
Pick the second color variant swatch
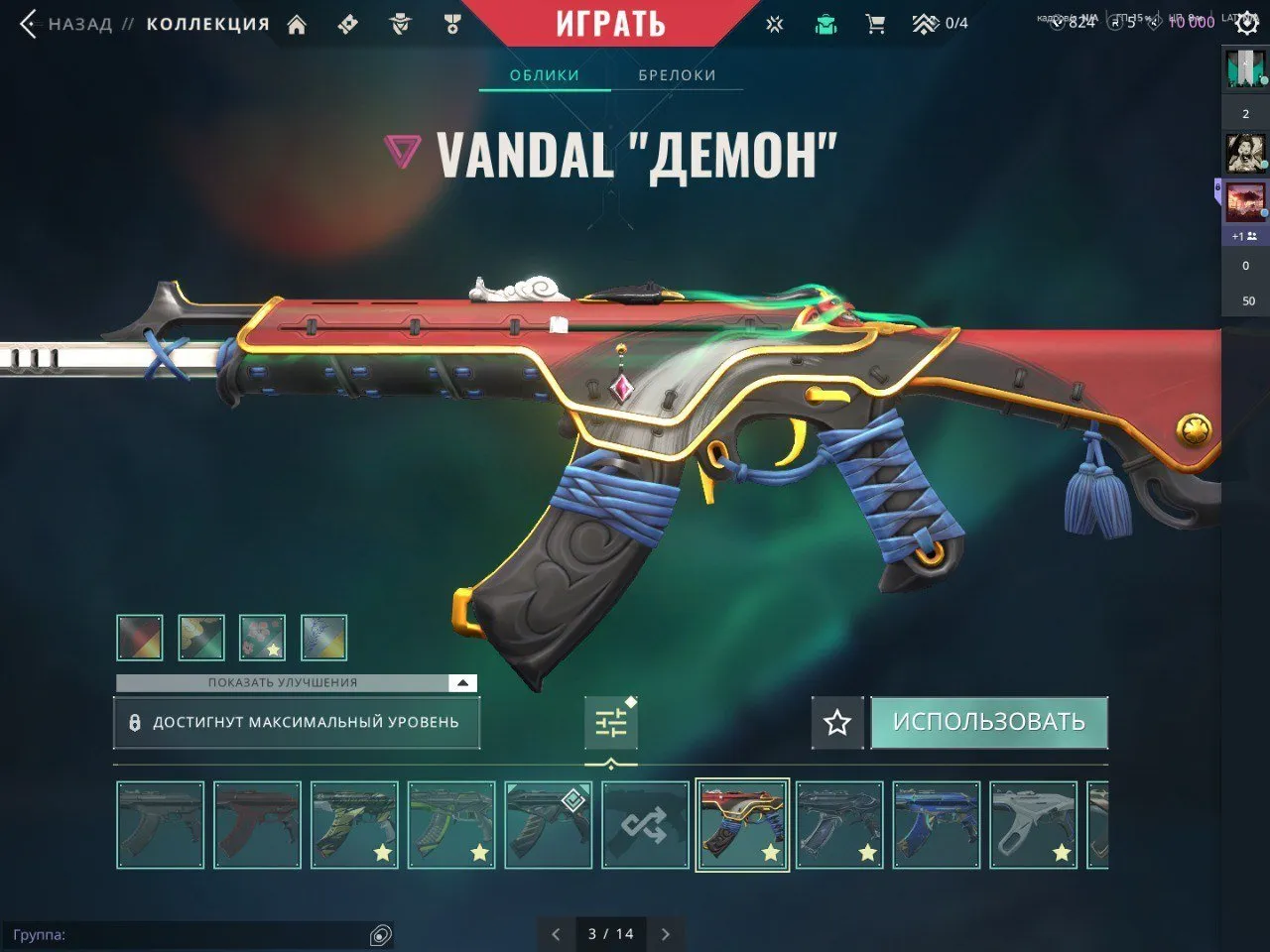click(x=200, y=638)
